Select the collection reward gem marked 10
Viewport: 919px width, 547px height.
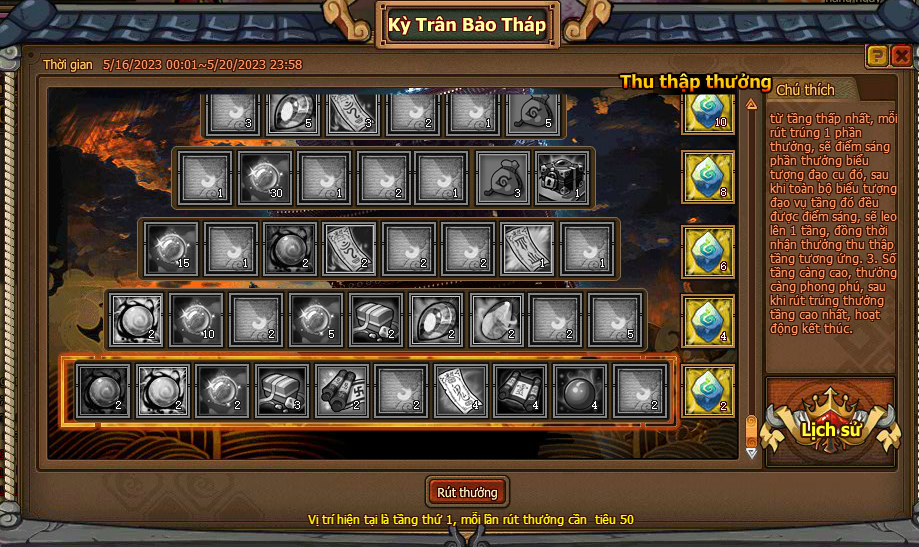[x=708, y=109]
